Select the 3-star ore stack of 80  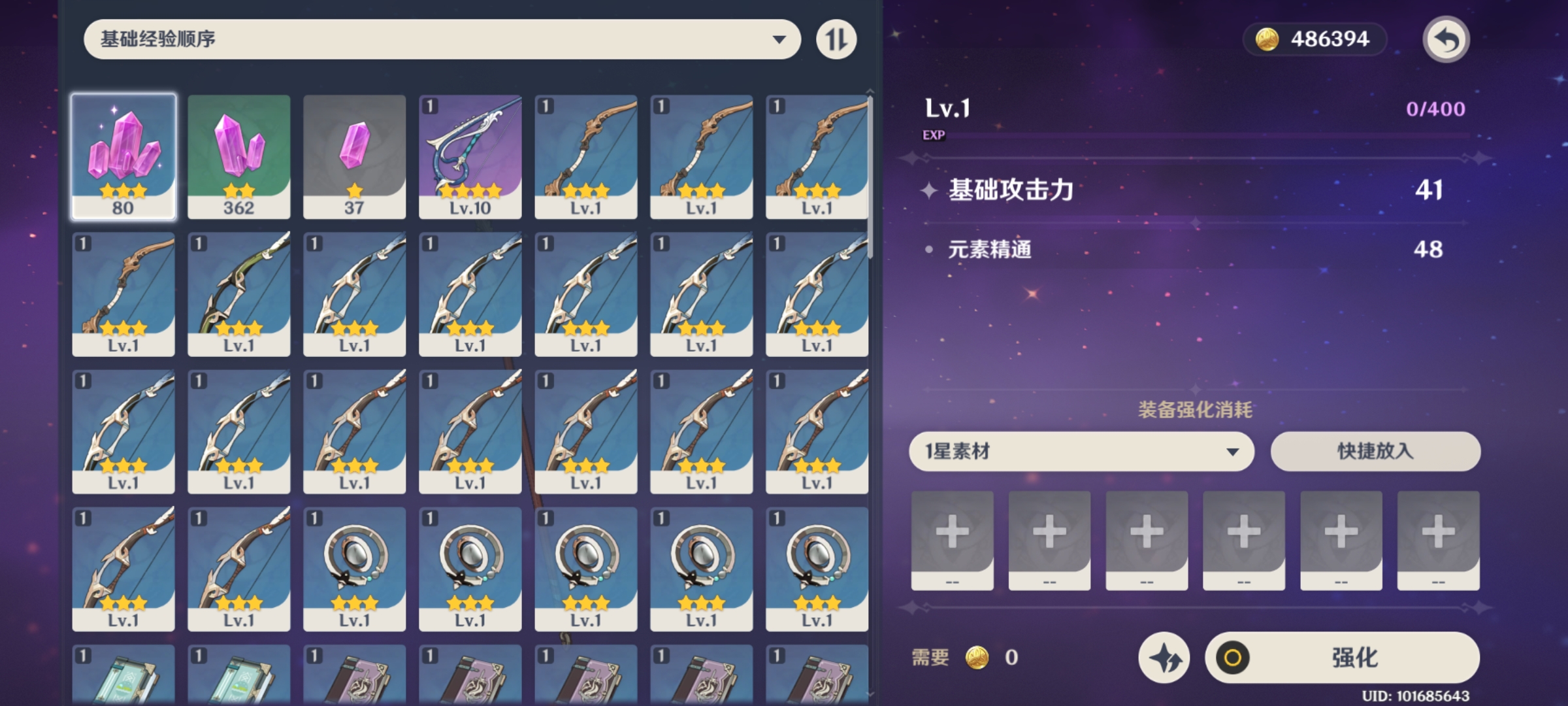click(x=123, y=157)
